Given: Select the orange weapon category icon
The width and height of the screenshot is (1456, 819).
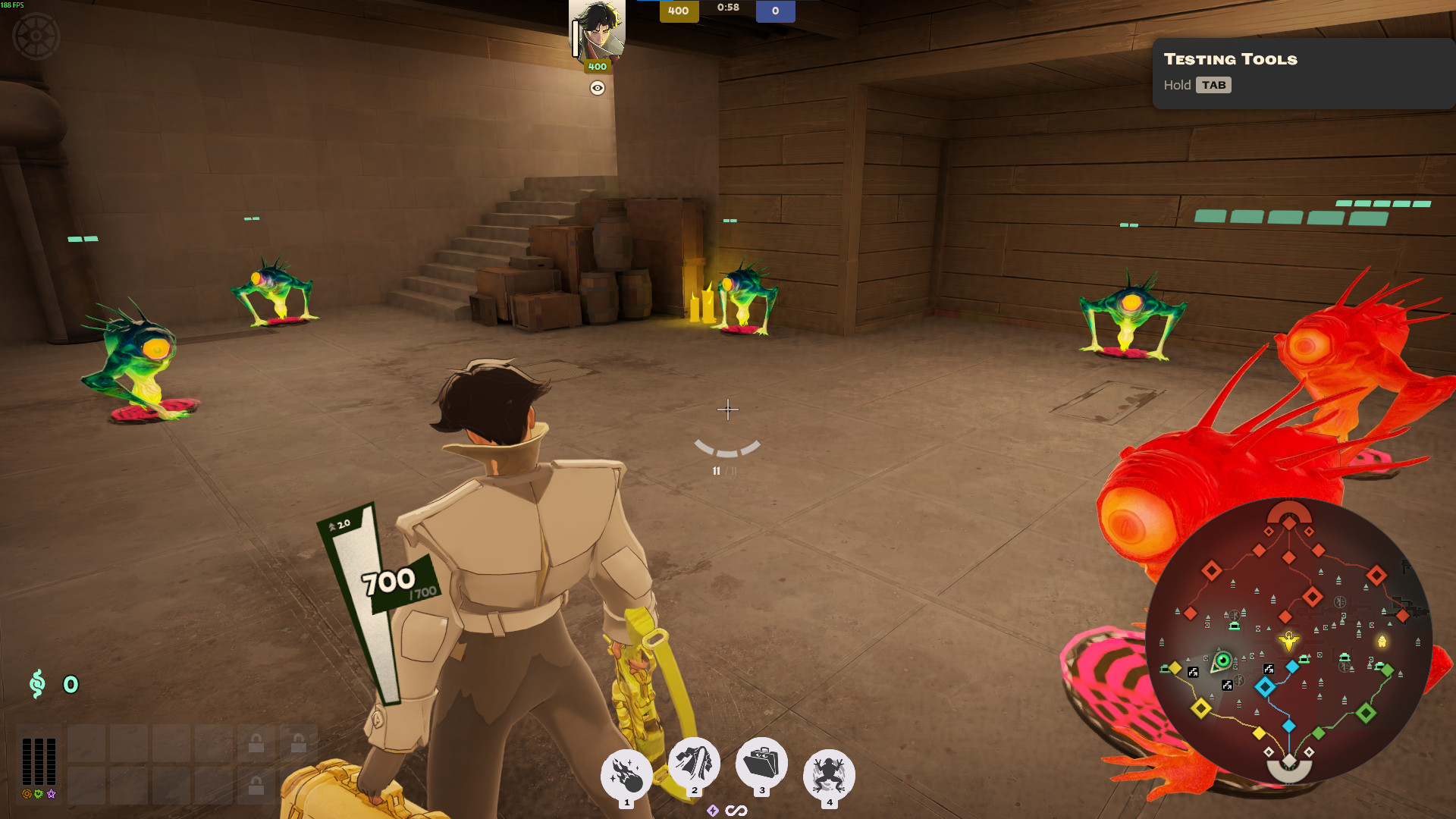Looking at the screenshot, I should [27, 794].
